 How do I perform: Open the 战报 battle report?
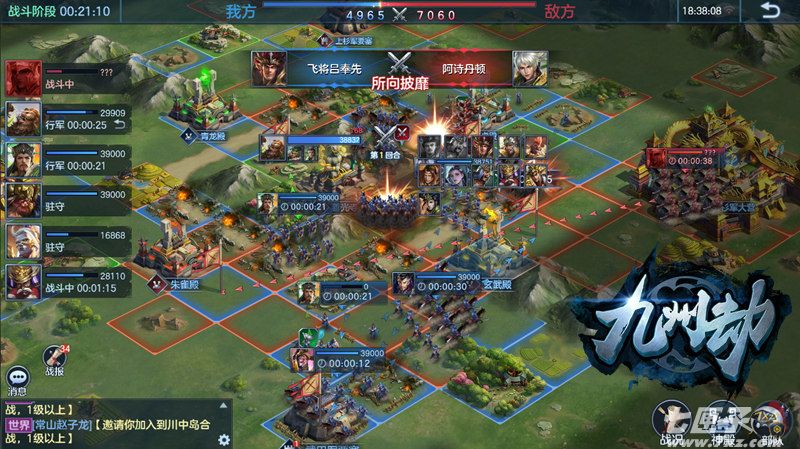click(56, 361)
